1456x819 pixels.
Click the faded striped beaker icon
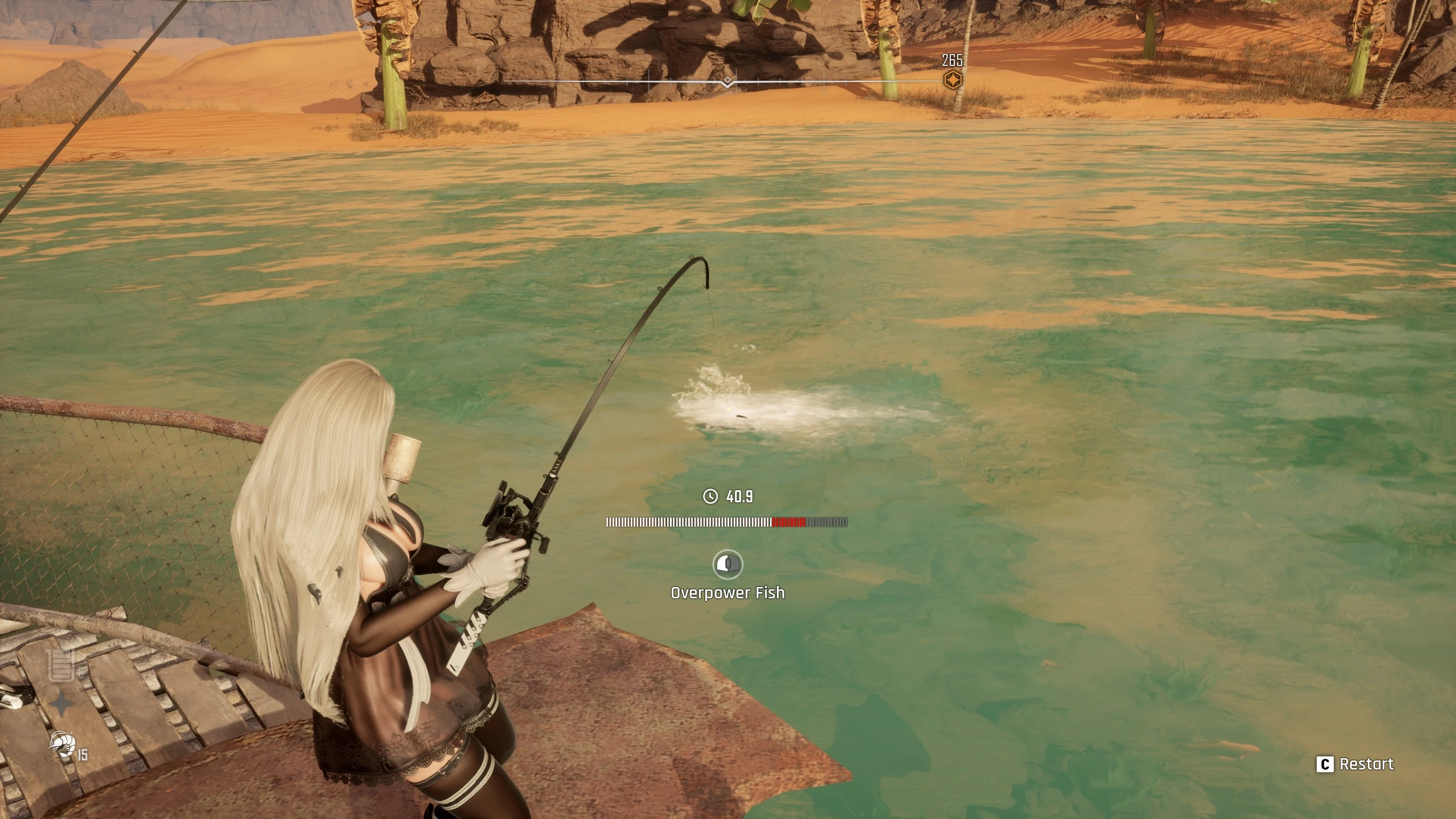[x=61, y=665]
